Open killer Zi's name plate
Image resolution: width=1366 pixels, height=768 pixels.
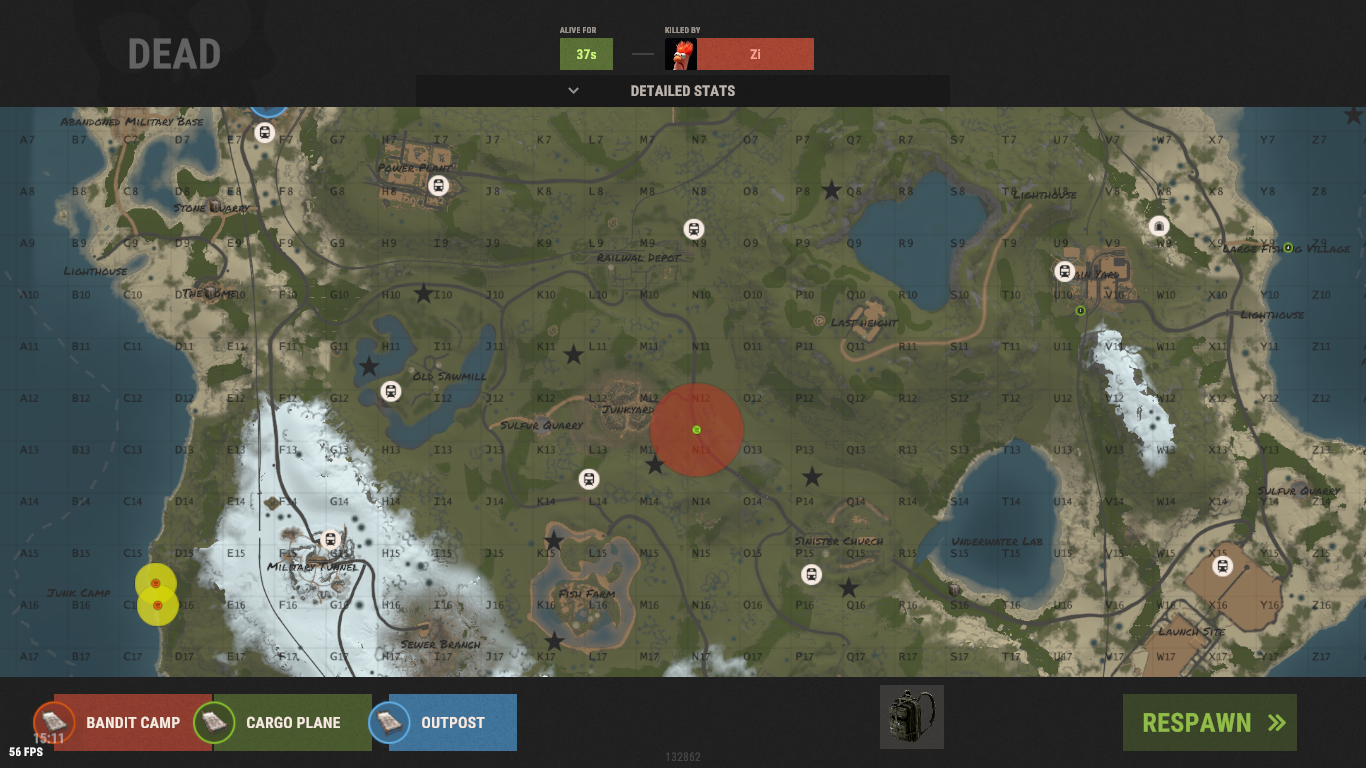[x=755, y=54]
